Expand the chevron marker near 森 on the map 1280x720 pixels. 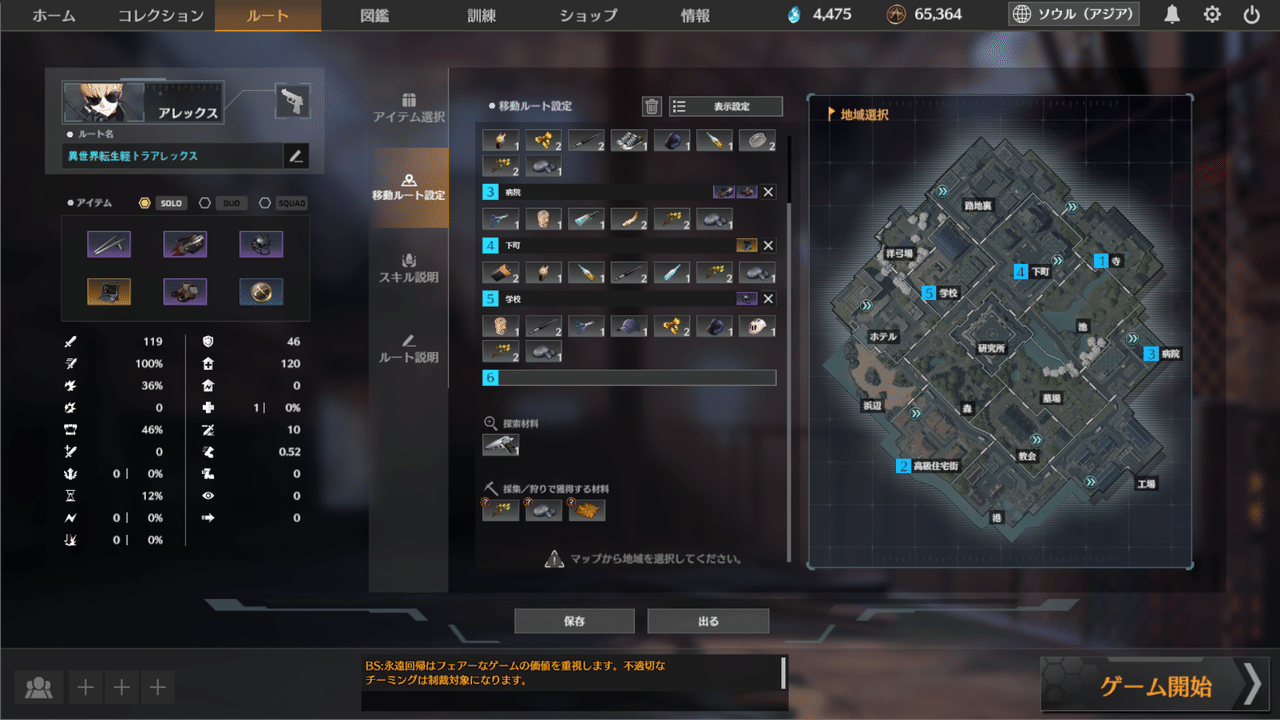(x=916, y=413)
